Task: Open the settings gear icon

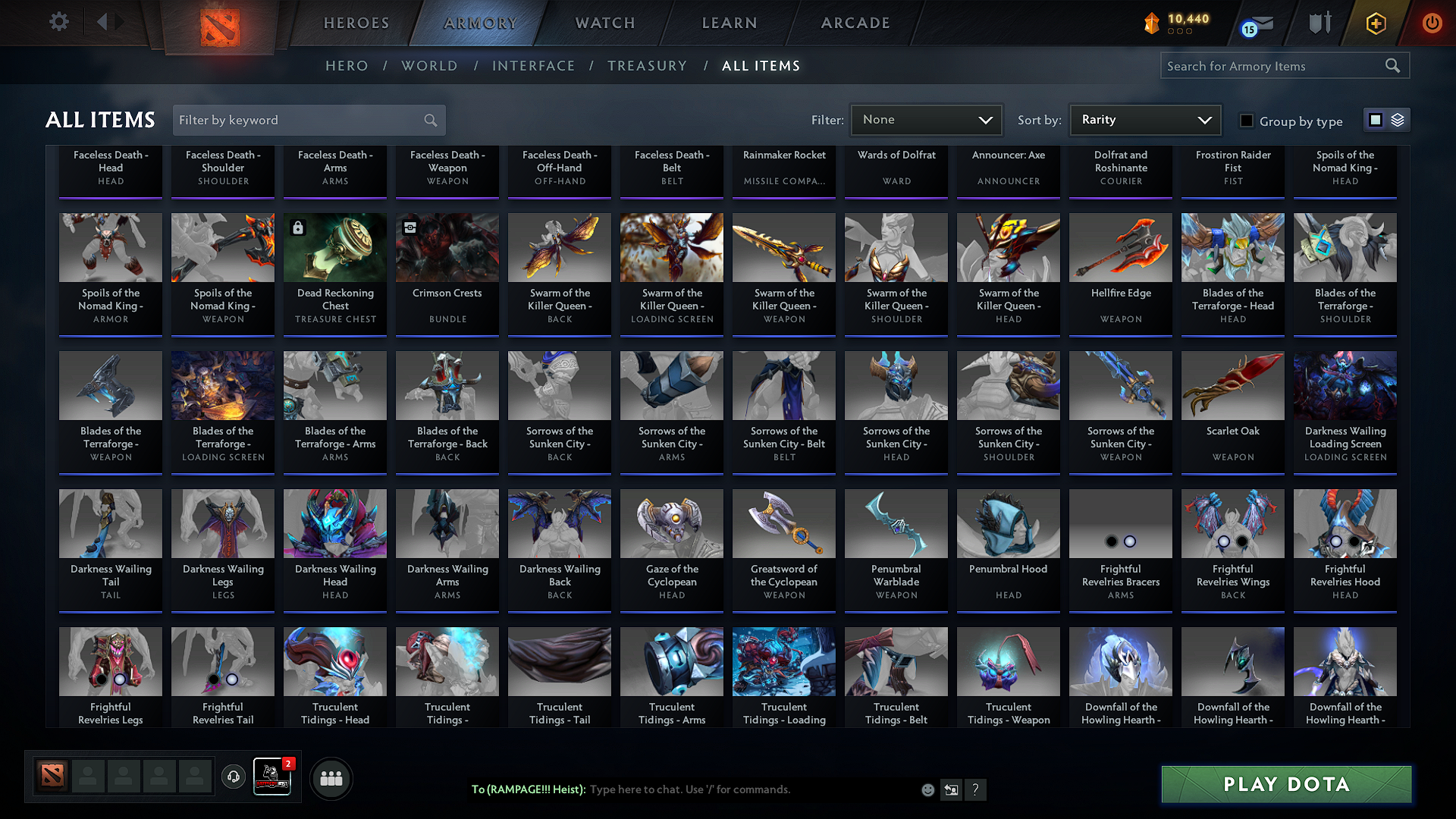Action: (58, 22)
